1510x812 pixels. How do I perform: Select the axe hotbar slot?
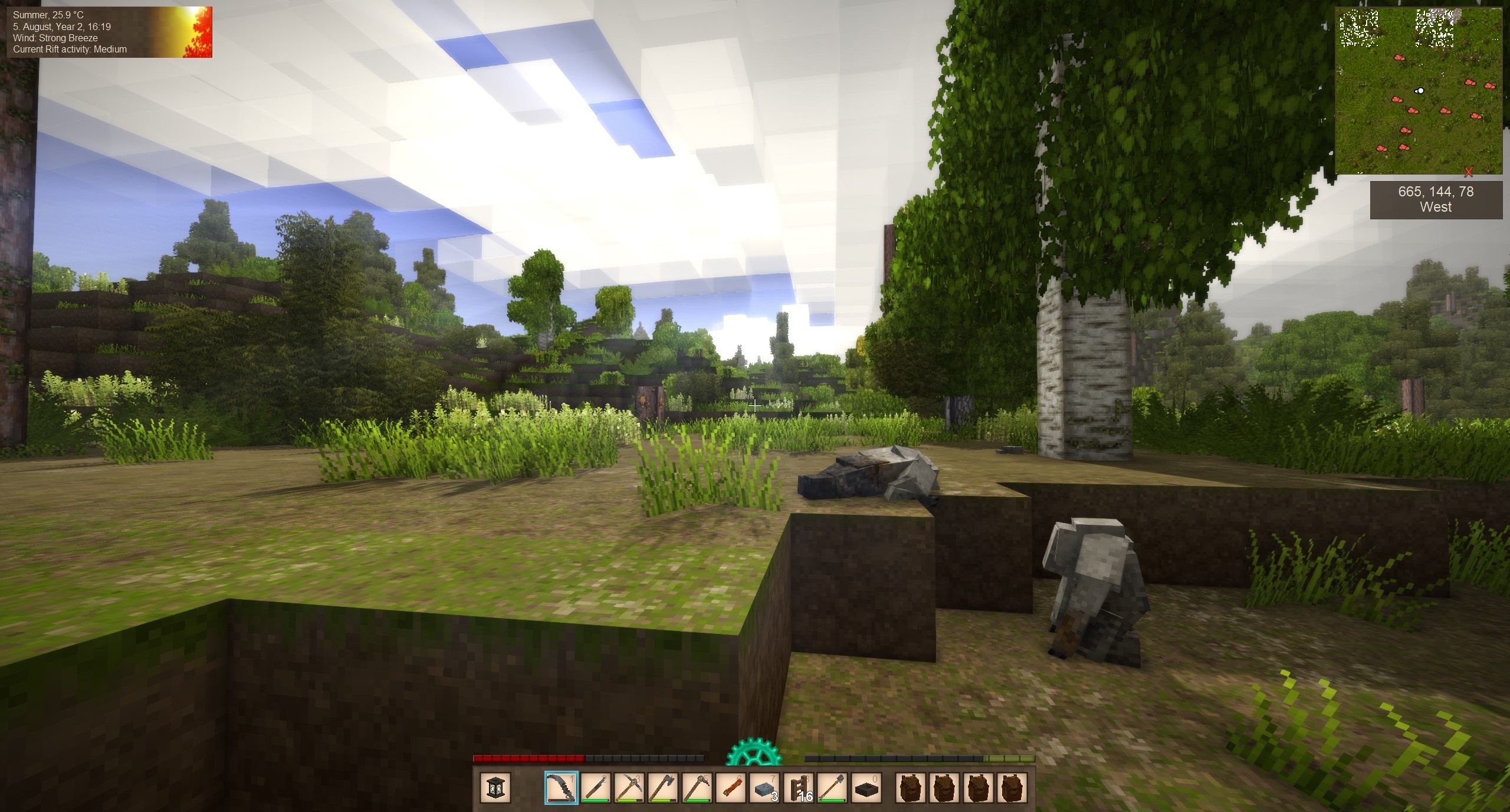click(662, 788)
